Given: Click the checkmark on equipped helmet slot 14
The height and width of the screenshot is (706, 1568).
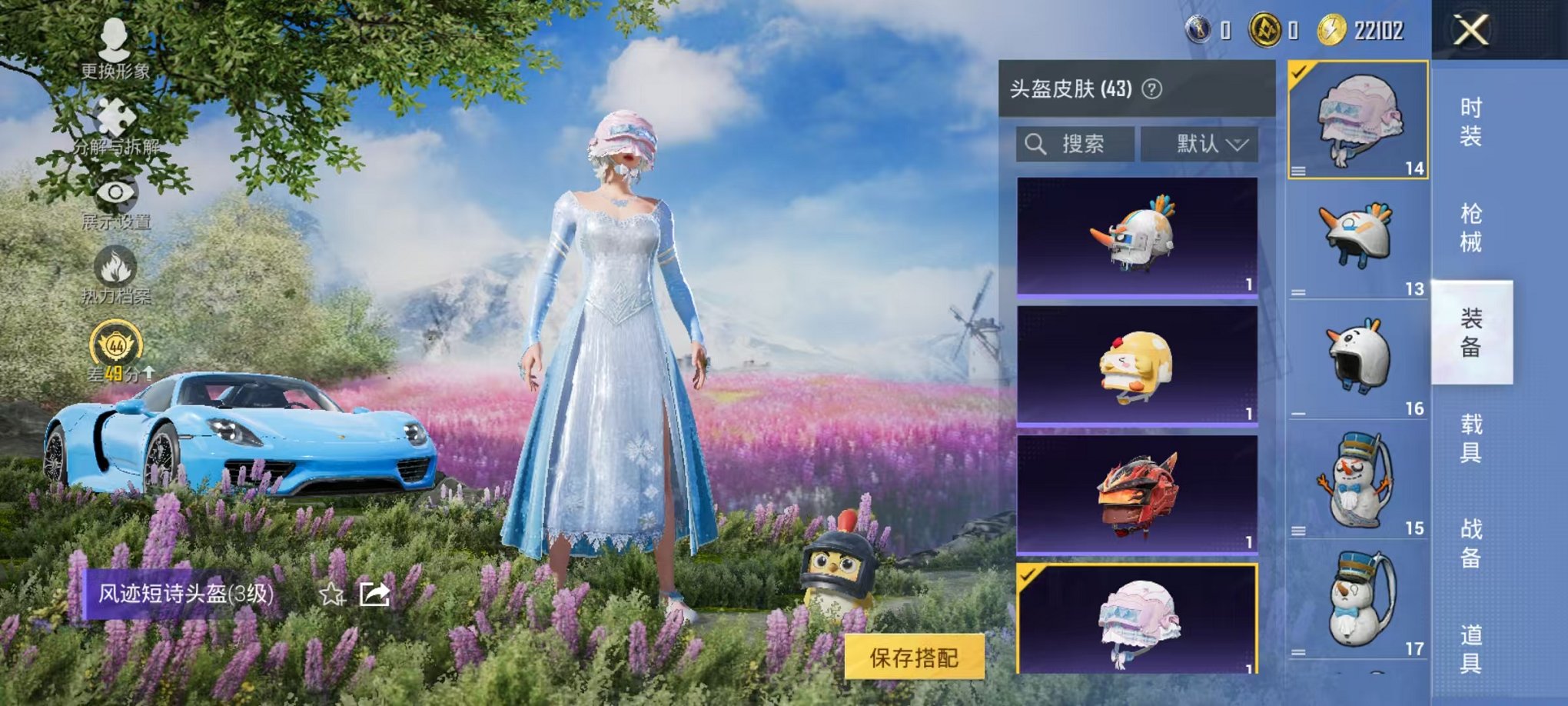Looking at the screenshot, I should coord(1299,73).
